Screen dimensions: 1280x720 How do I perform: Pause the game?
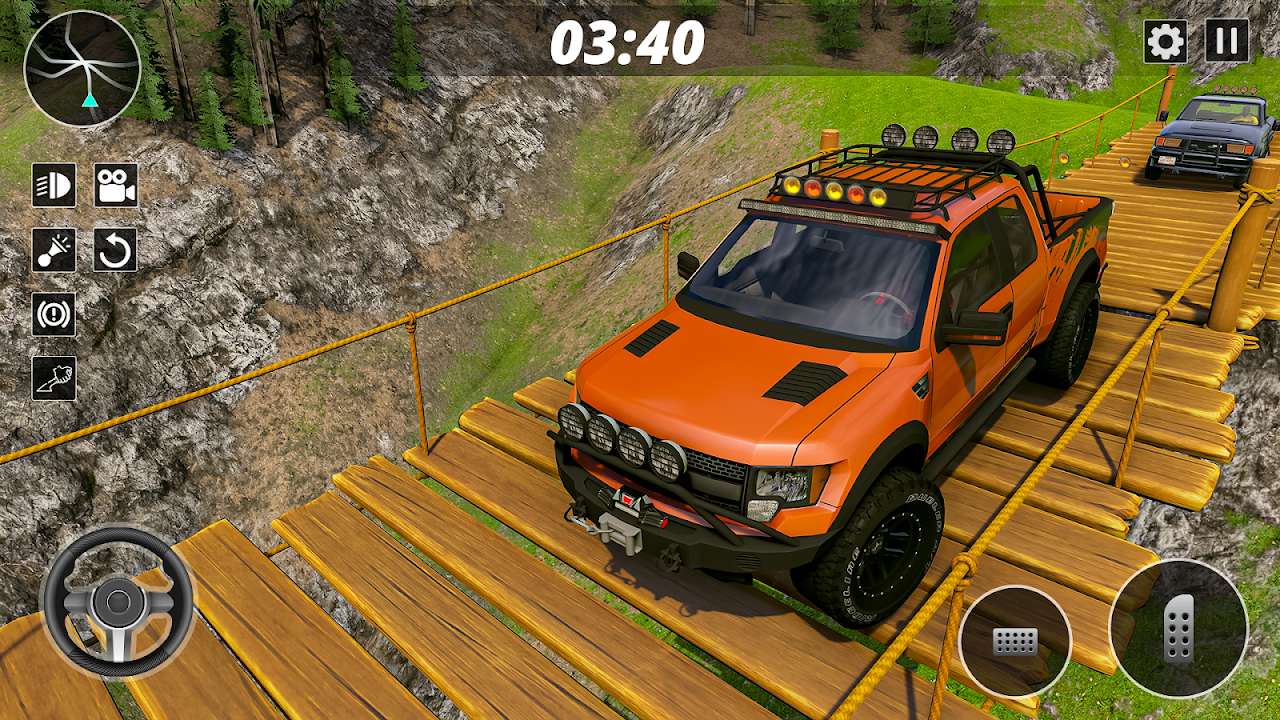tap(1226, 42)
